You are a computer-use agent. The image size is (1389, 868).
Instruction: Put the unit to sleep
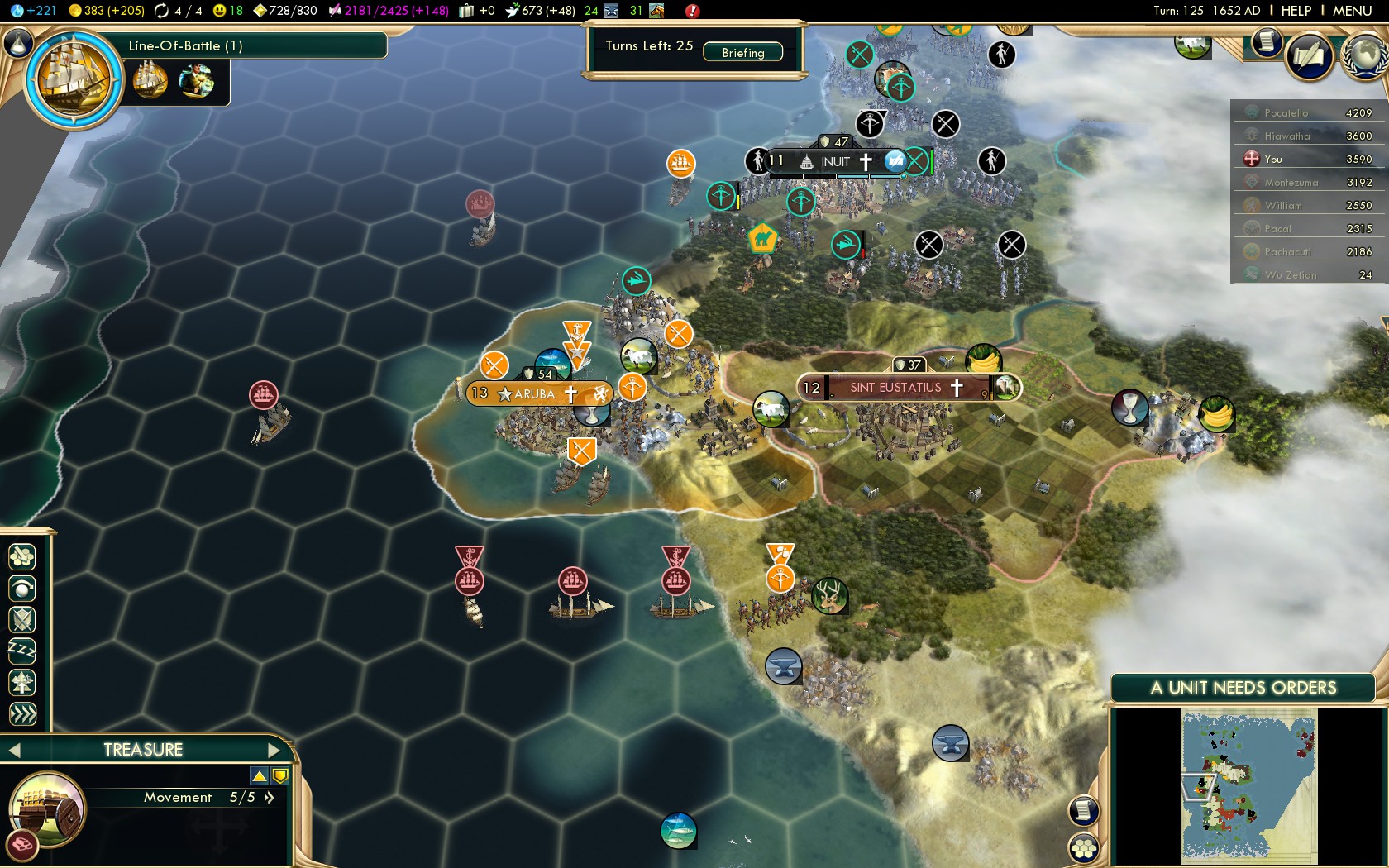click(x=22, y=651)
